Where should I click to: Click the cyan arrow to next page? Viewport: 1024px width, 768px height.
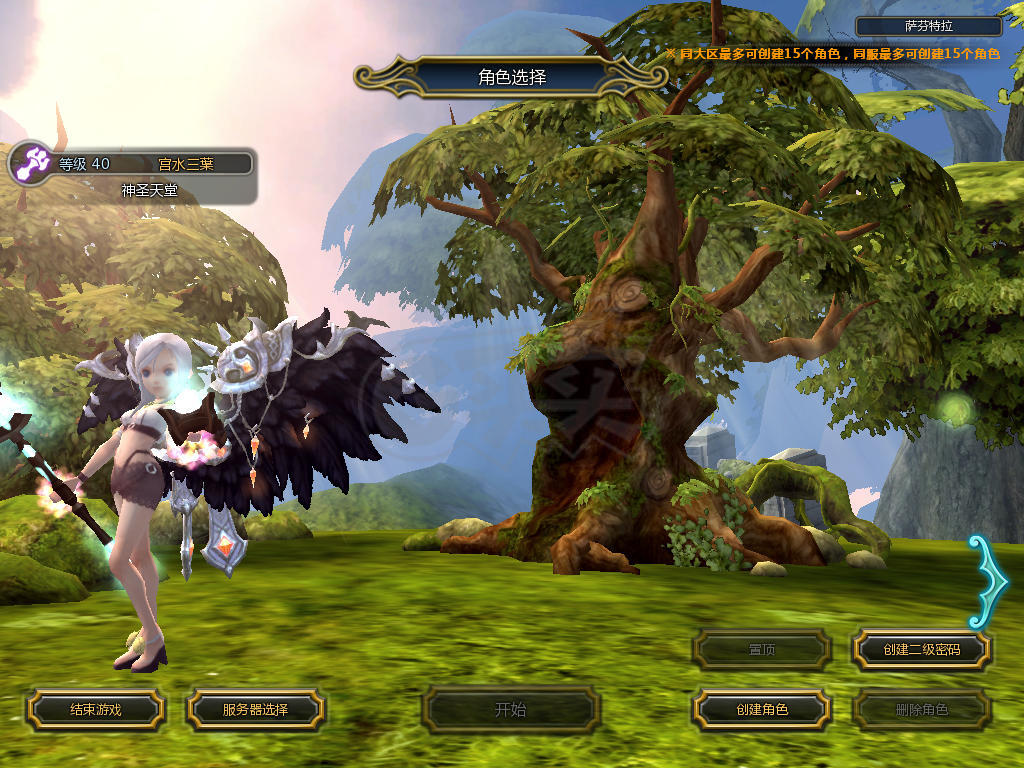[988, 582]
